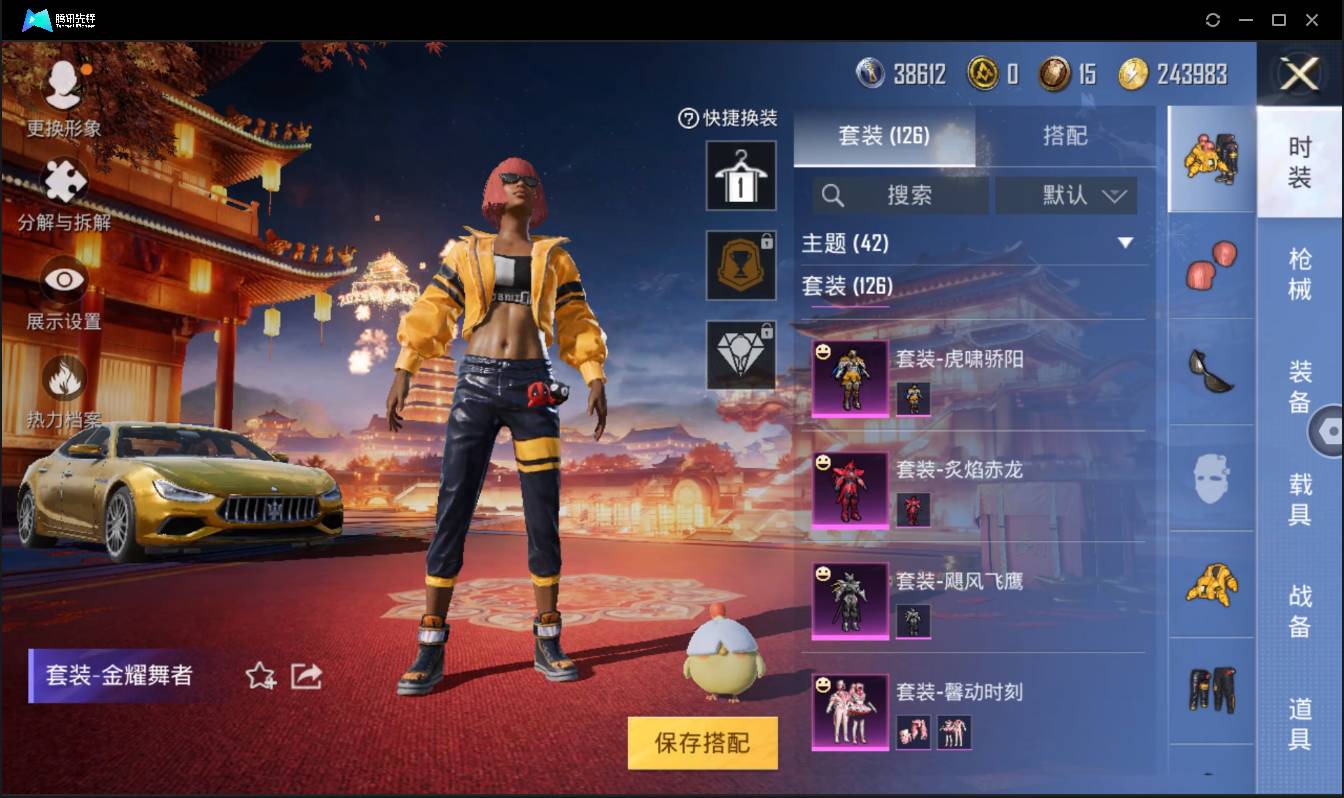1344x798 pixels.
Task: Open the 默认 sorting dropdown
Action: tap(1067, 196)
